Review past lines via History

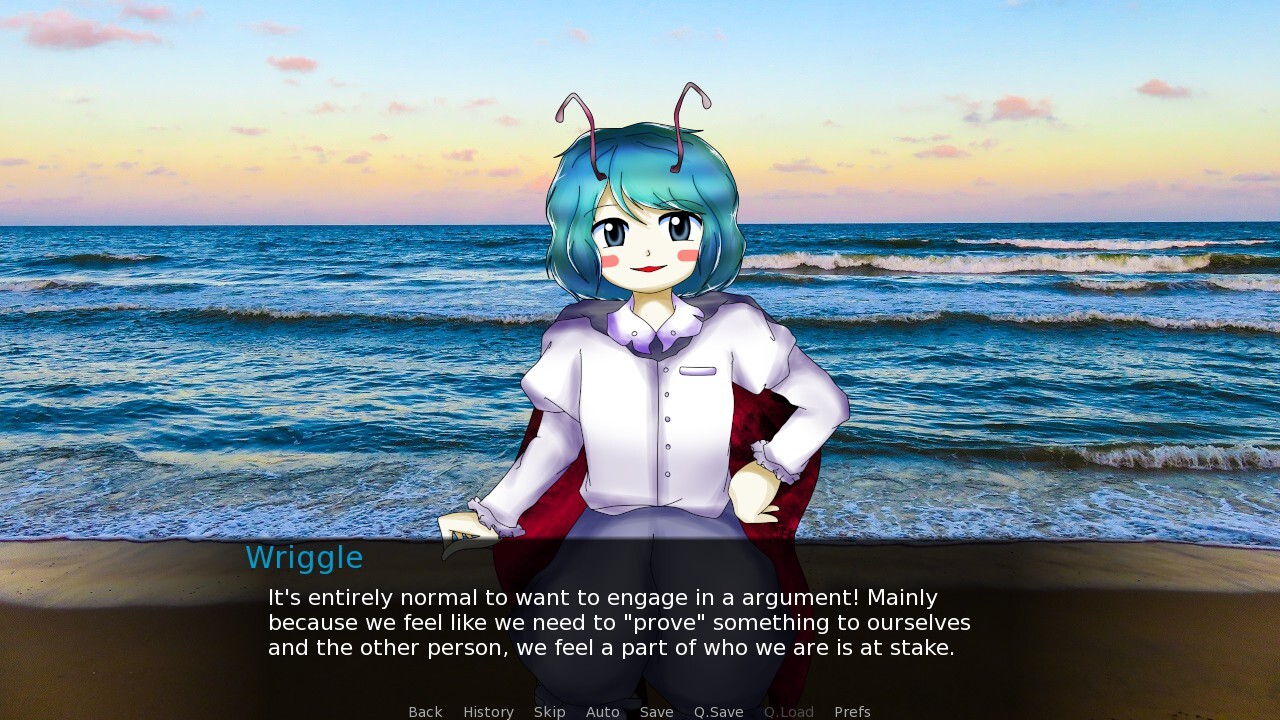click(x=488, y=711)
